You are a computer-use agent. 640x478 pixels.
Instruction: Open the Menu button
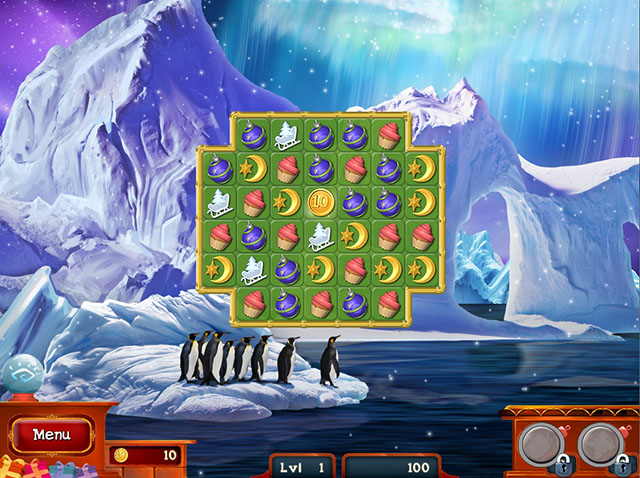(x=50, y=435)
